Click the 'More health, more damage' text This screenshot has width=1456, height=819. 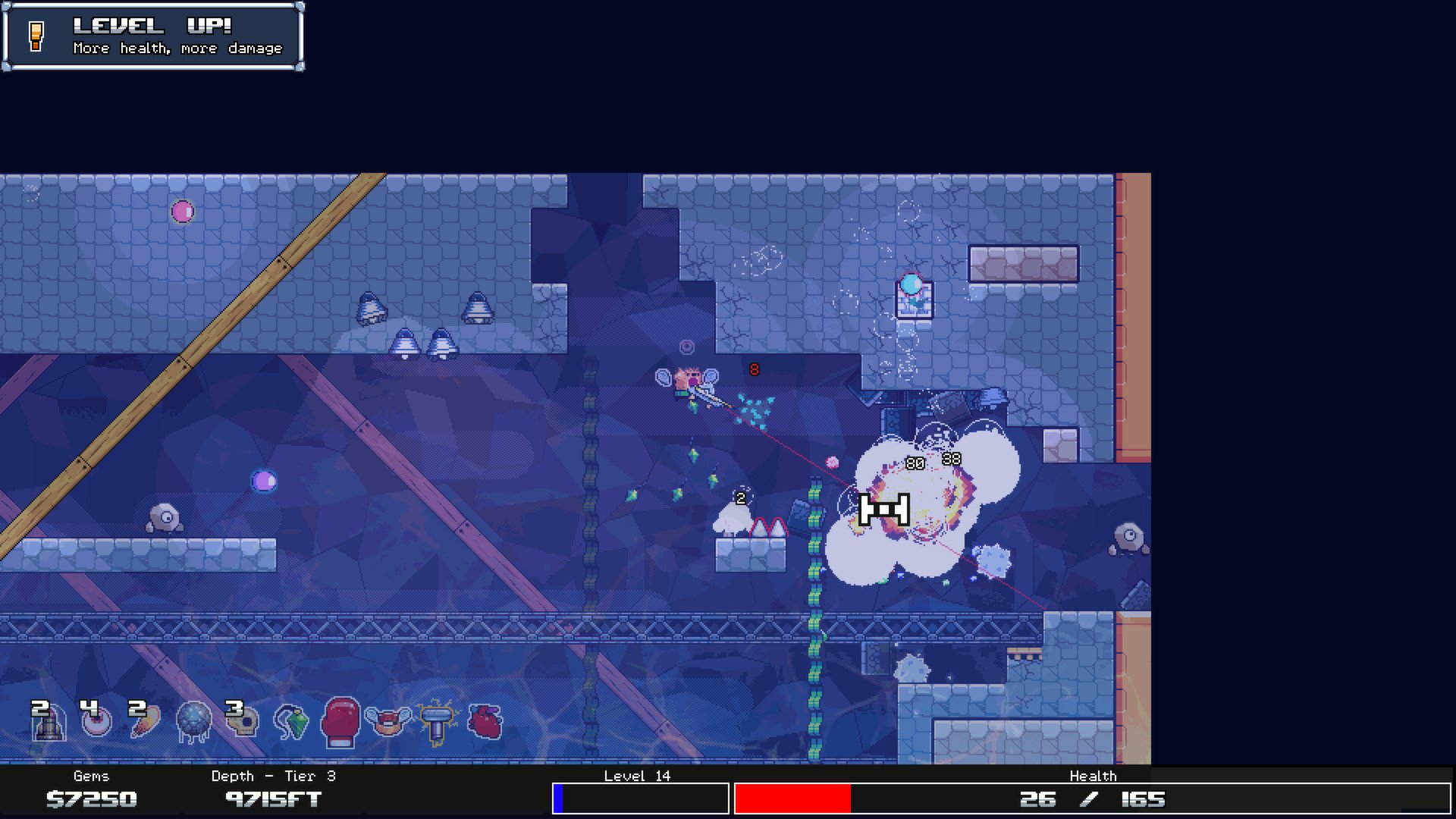176,49
